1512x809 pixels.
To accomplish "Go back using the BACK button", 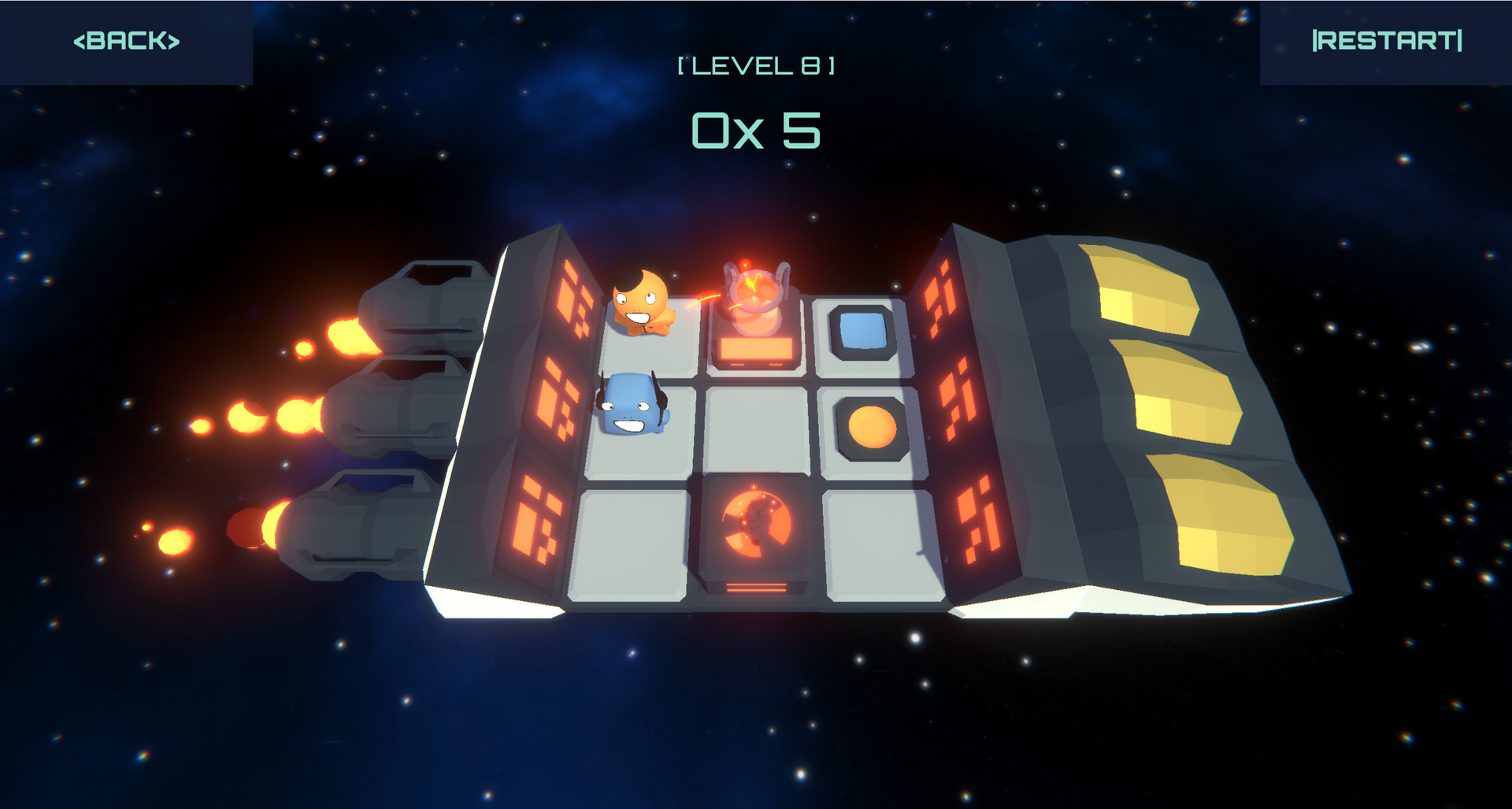I will pos(126,41).
